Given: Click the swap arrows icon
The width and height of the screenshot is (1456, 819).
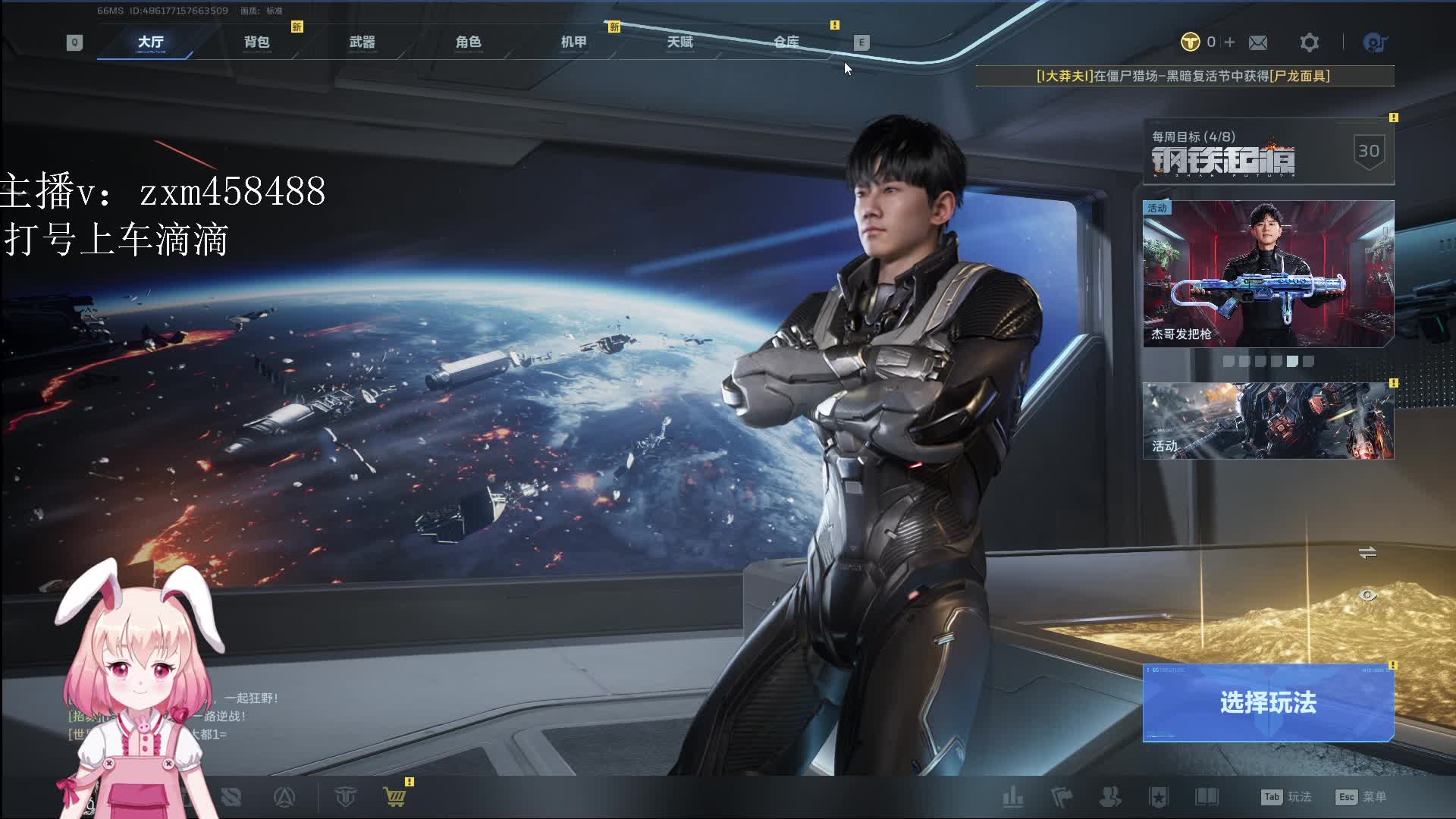Looking at the screenshot, I should click(1367, 553).
